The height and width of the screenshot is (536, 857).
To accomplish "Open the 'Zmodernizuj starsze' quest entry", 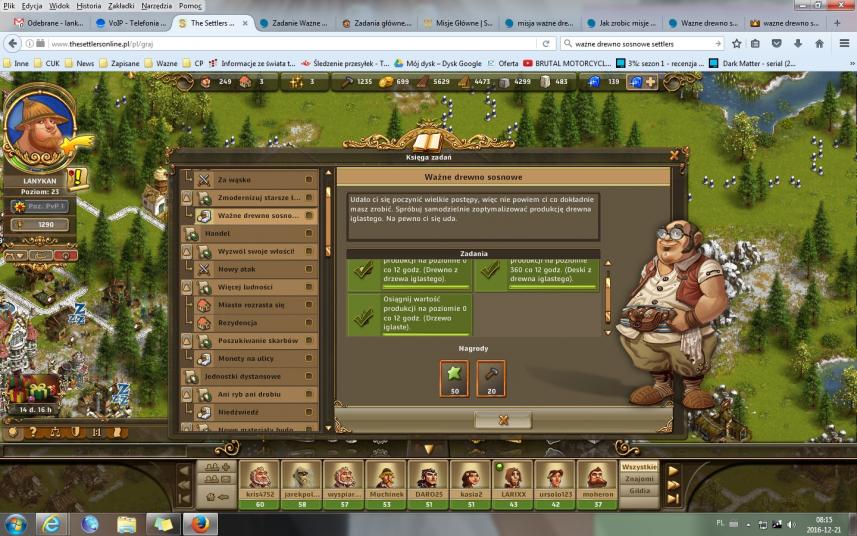I will 257,198.
